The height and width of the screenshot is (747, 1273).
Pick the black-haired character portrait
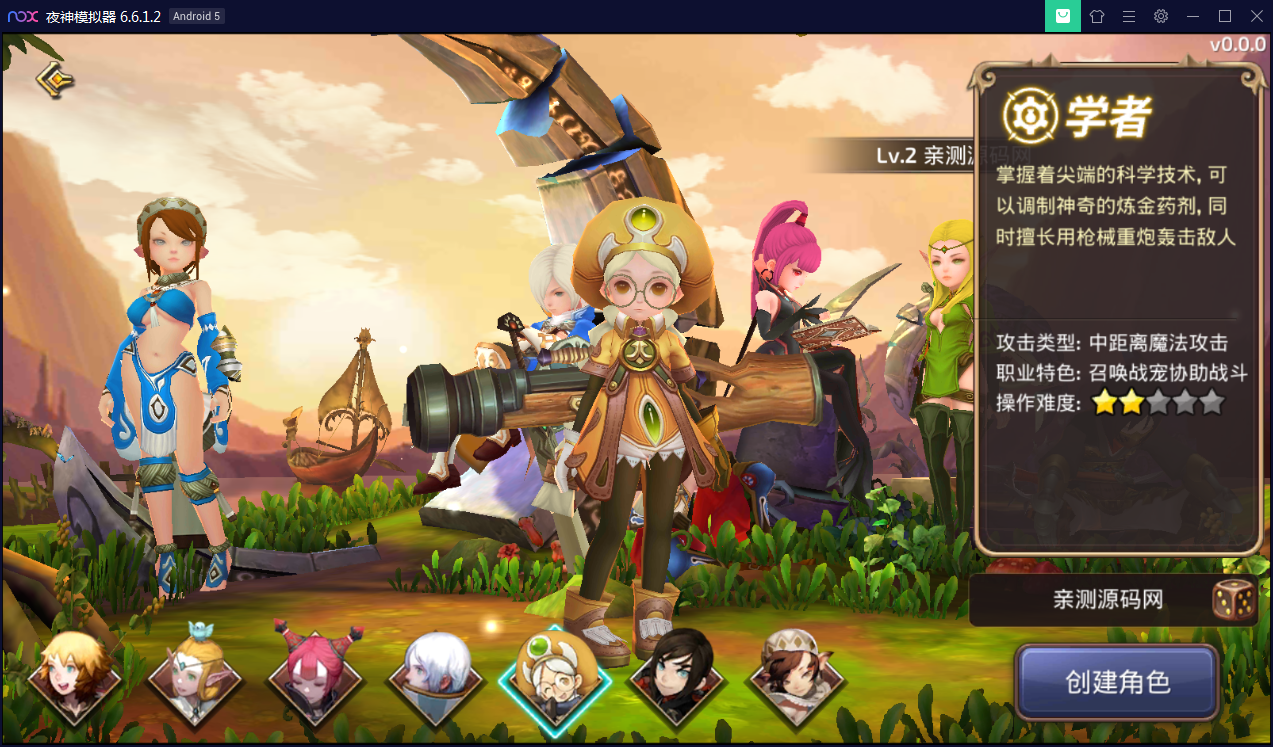point(675,678)
